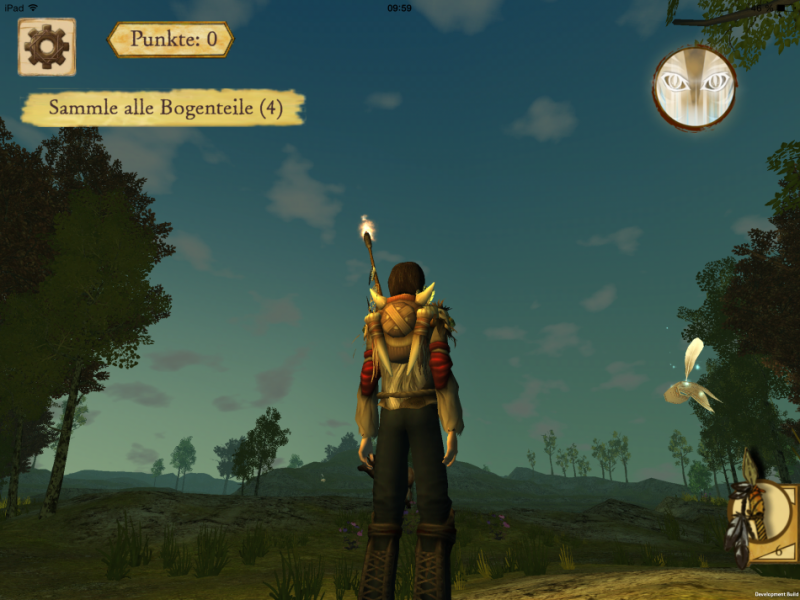Tap the owl face portrait icon
The width and height of the screenshot is (800, 600).
tap(695, 88)
